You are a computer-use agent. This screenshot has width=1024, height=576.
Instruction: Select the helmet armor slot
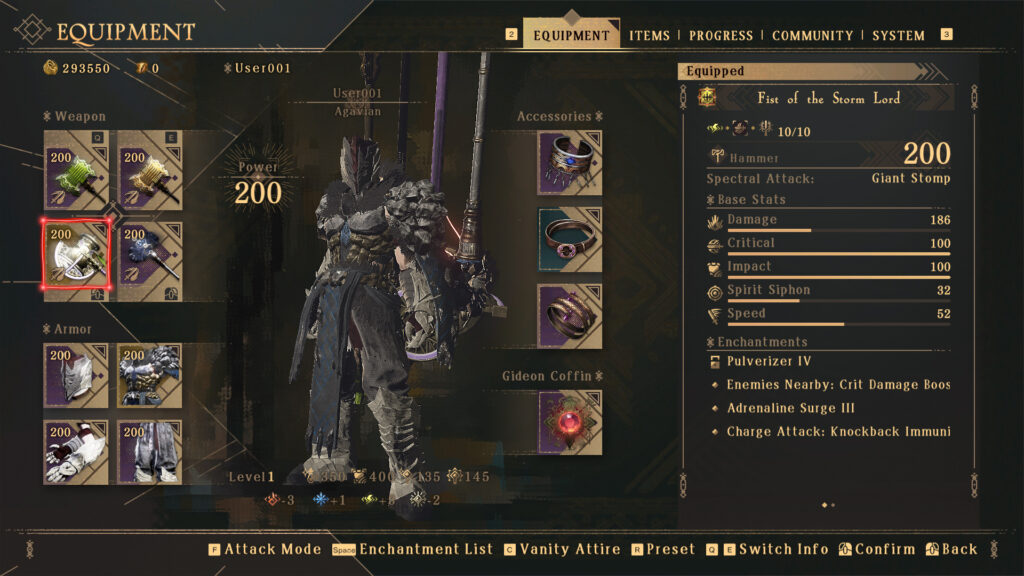click(76, 376)
